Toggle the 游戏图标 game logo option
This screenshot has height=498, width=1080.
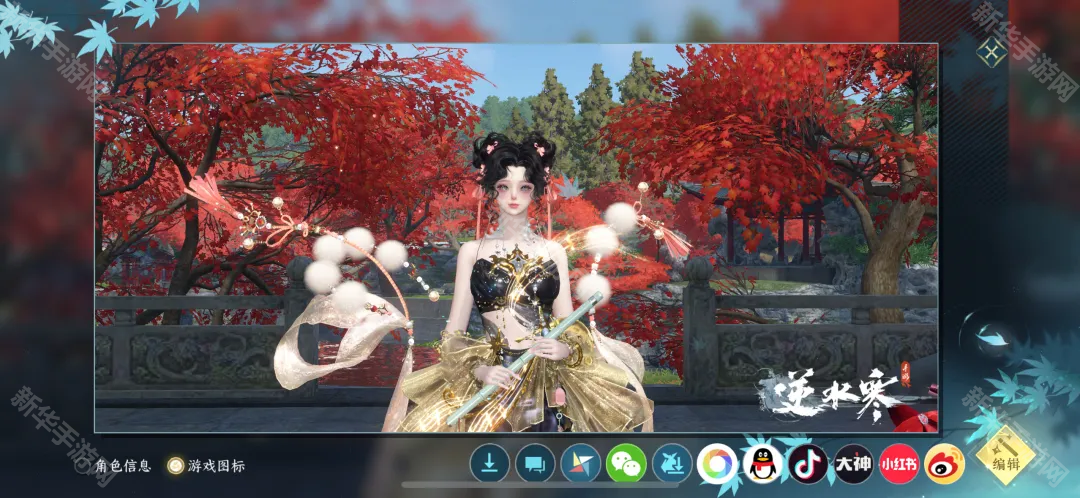coord(176,465)
